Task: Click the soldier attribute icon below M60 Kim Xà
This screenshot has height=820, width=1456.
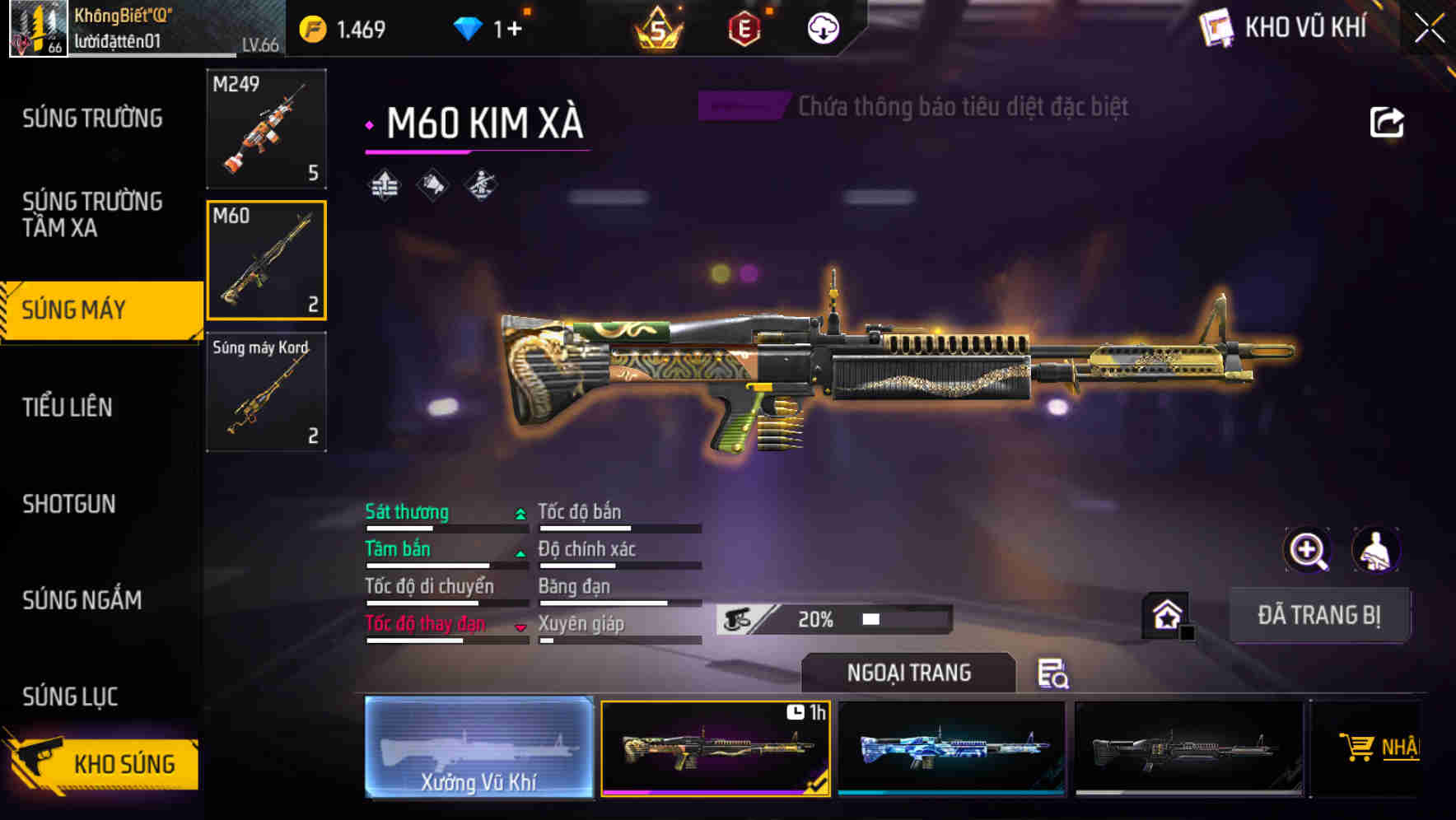Action: tap(483, 184)
